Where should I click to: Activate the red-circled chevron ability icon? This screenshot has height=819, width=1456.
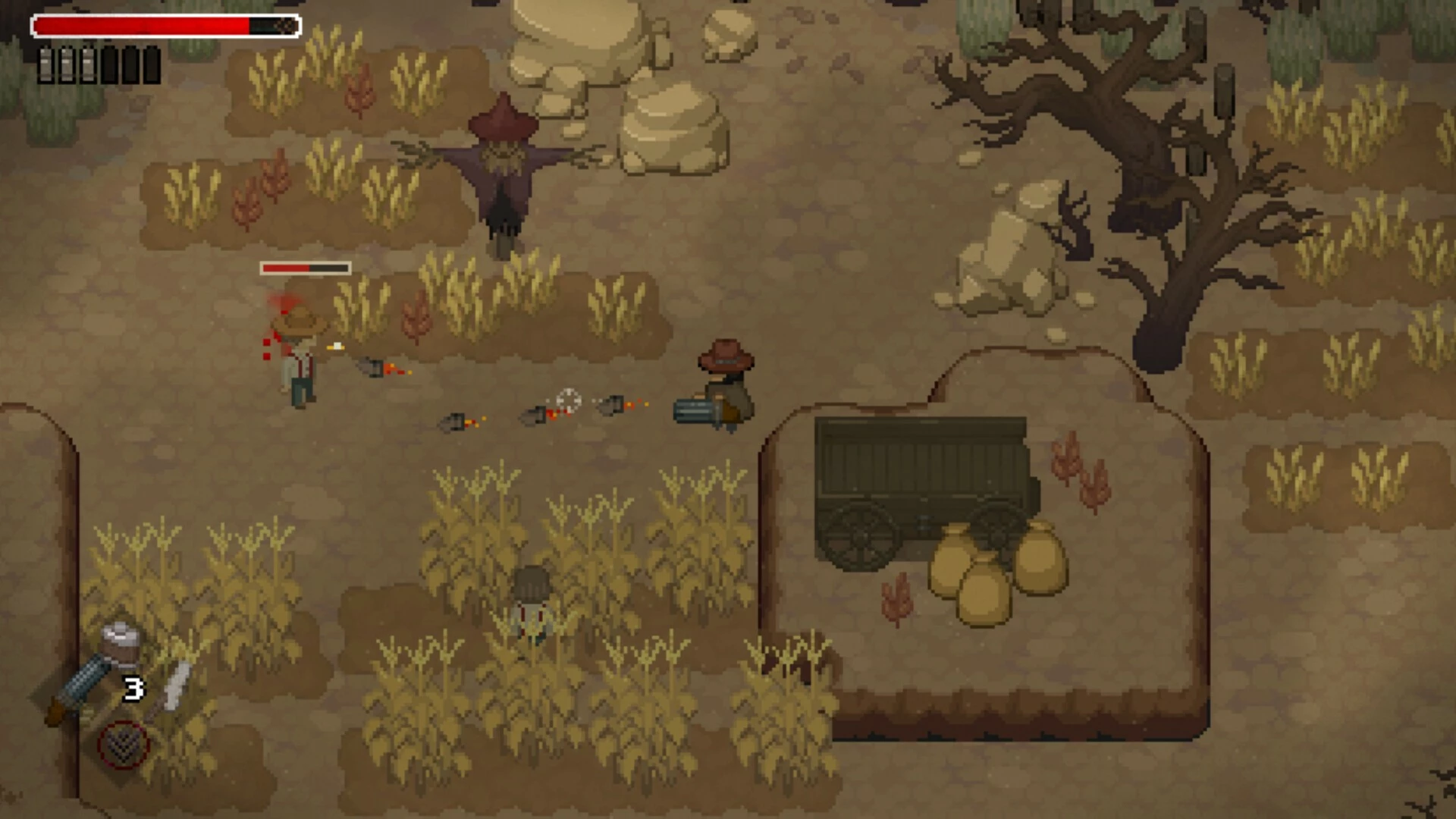coord(123,744)
